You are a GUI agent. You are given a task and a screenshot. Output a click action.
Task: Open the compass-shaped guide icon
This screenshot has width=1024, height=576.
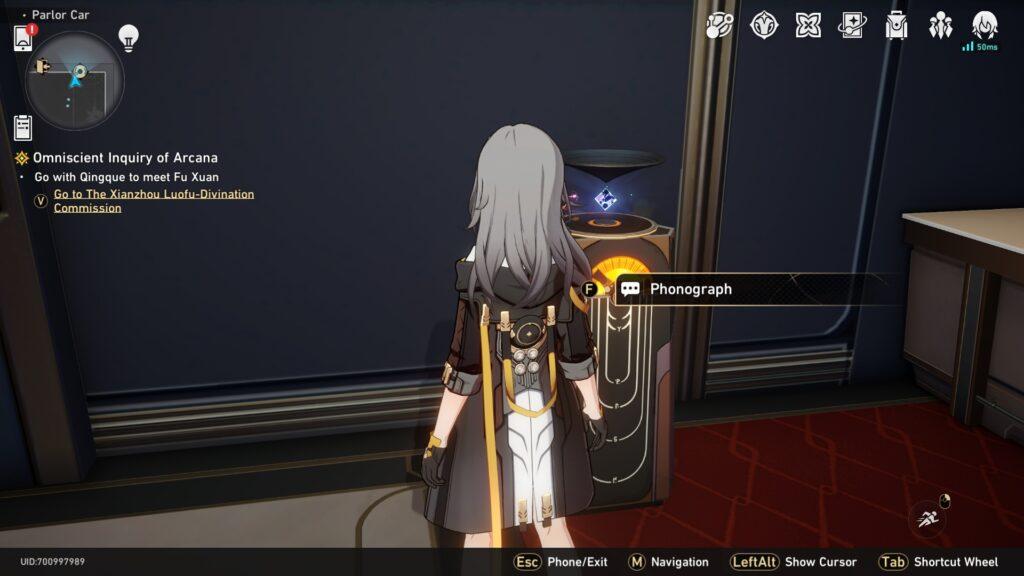point(764,25)
